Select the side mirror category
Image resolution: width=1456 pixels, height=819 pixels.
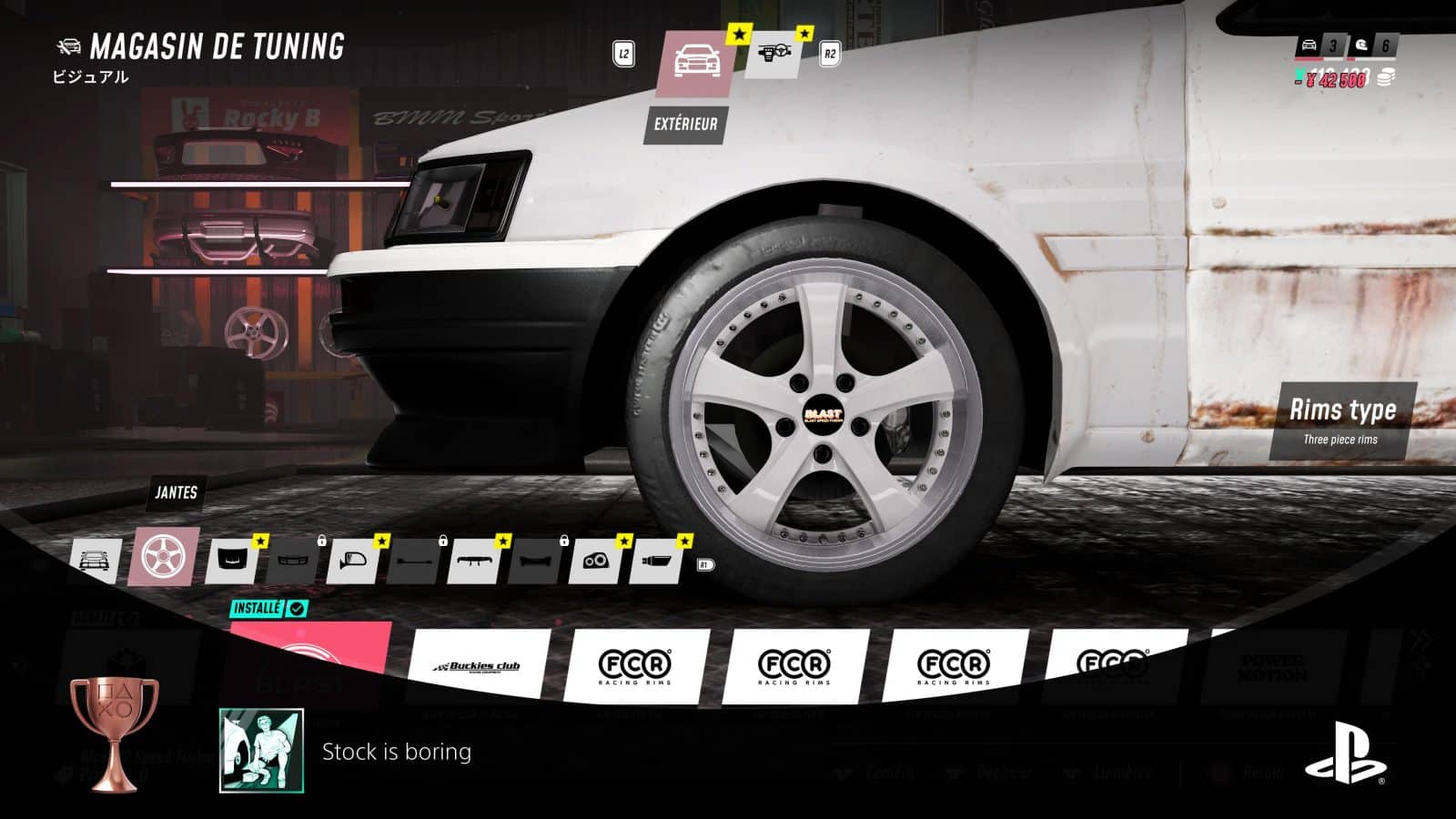(353, 561)
